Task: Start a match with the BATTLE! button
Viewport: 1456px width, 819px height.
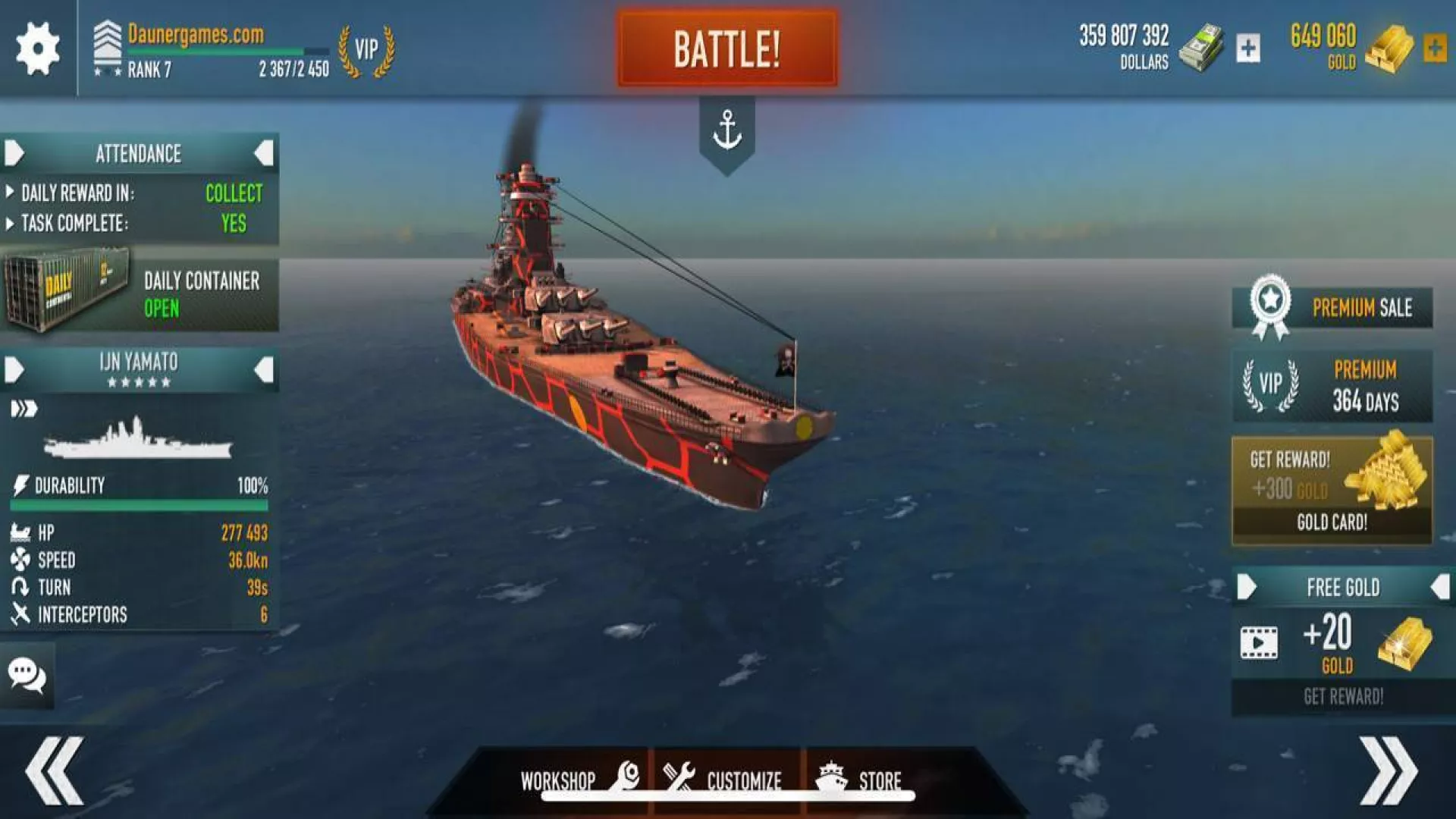Action: click(x=726, y=49)
